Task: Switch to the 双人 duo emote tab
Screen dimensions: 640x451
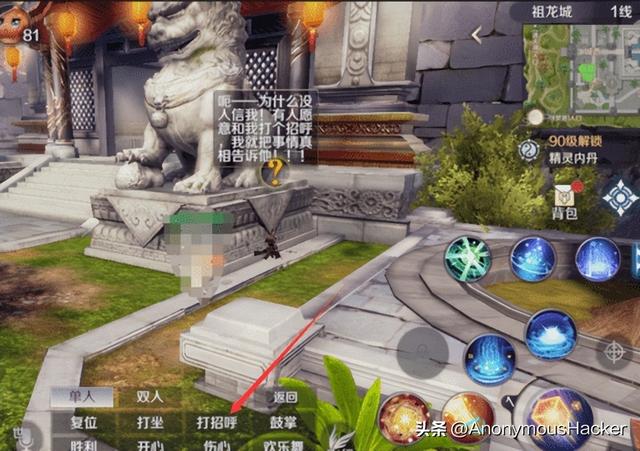Action: tap(148, 396)
